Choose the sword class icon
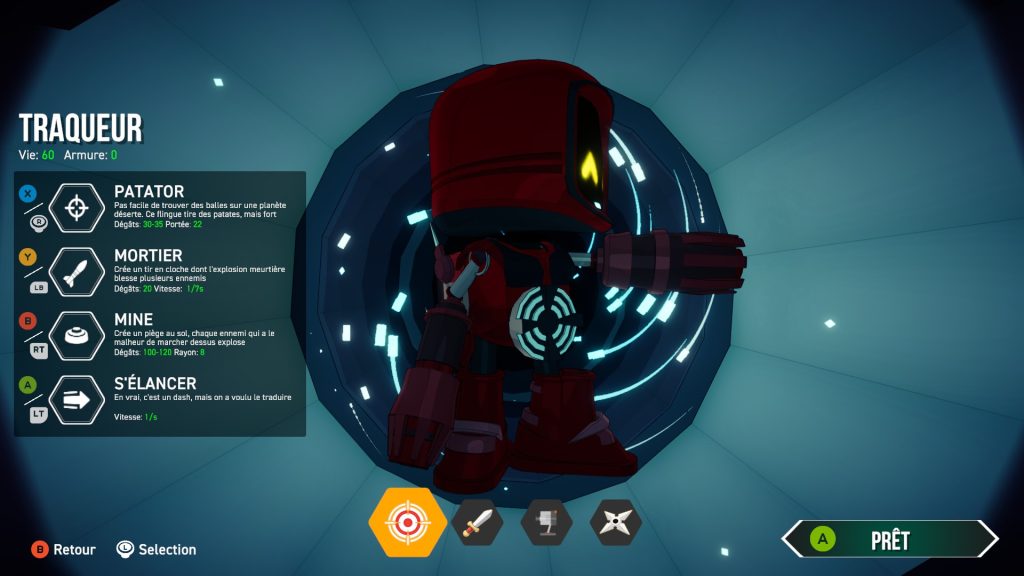This screenshot has height=576, width=1024. click(x=477, y=522)
